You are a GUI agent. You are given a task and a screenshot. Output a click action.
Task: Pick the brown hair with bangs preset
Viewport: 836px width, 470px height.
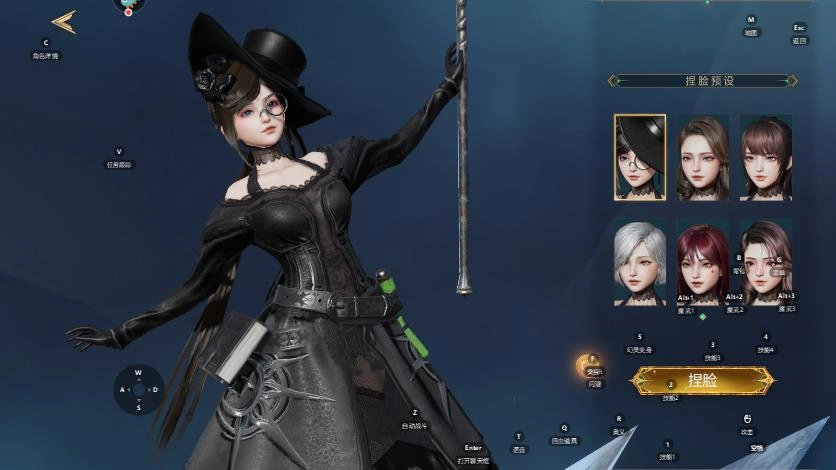(765, 157)
